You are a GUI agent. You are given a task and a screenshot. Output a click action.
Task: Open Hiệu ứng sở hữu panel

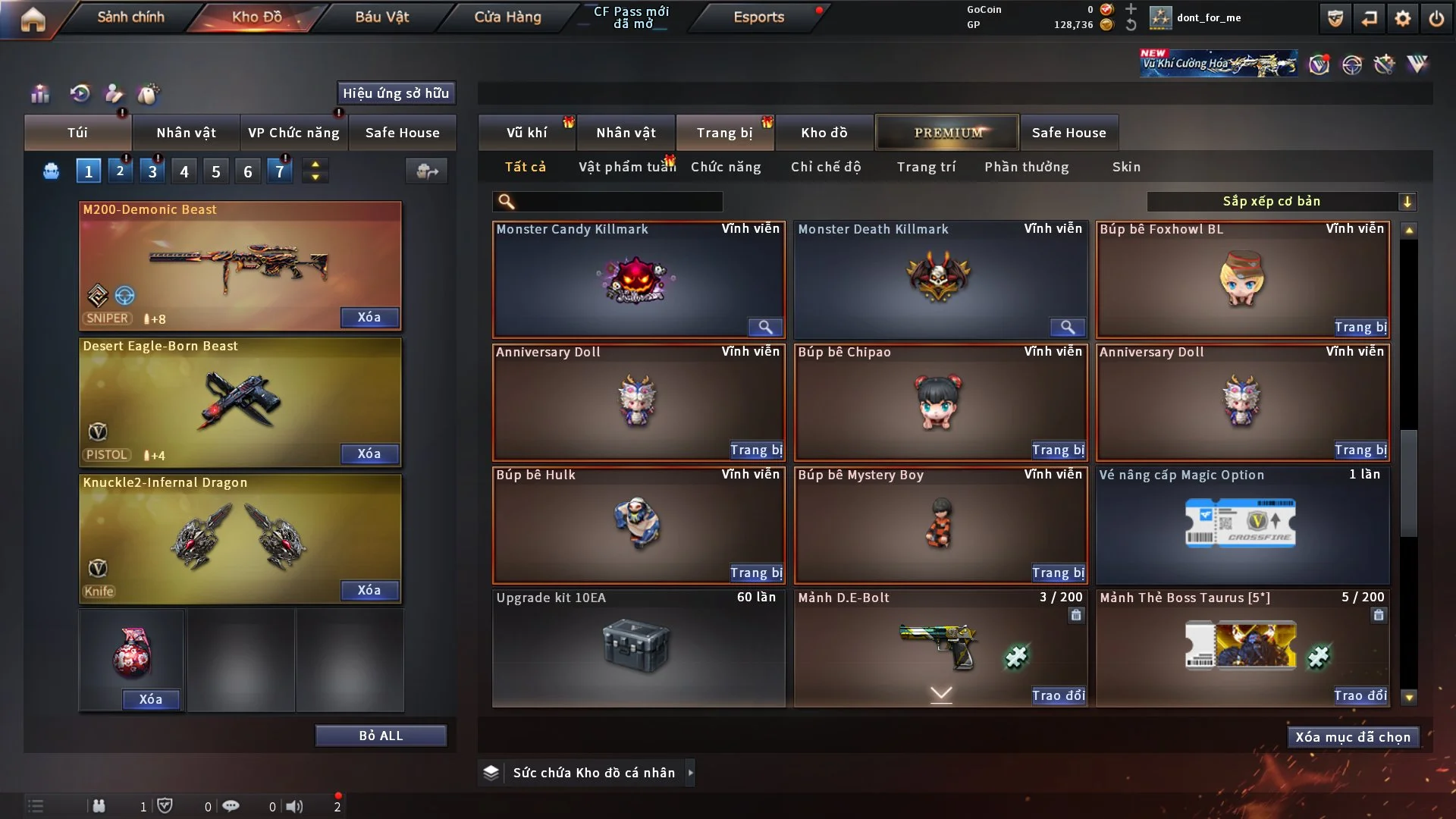tap(396, 93)
